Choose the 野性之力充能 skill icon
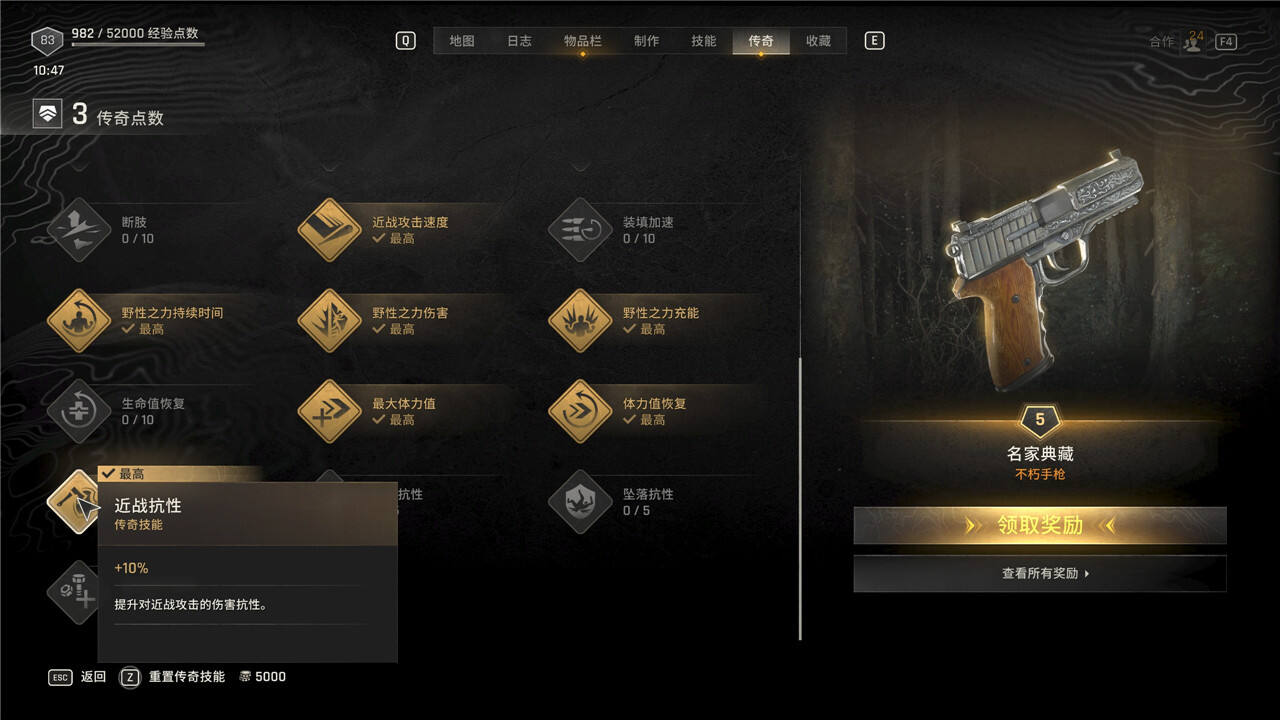Screen dimensions: 1280x720 tap(580, 321)
